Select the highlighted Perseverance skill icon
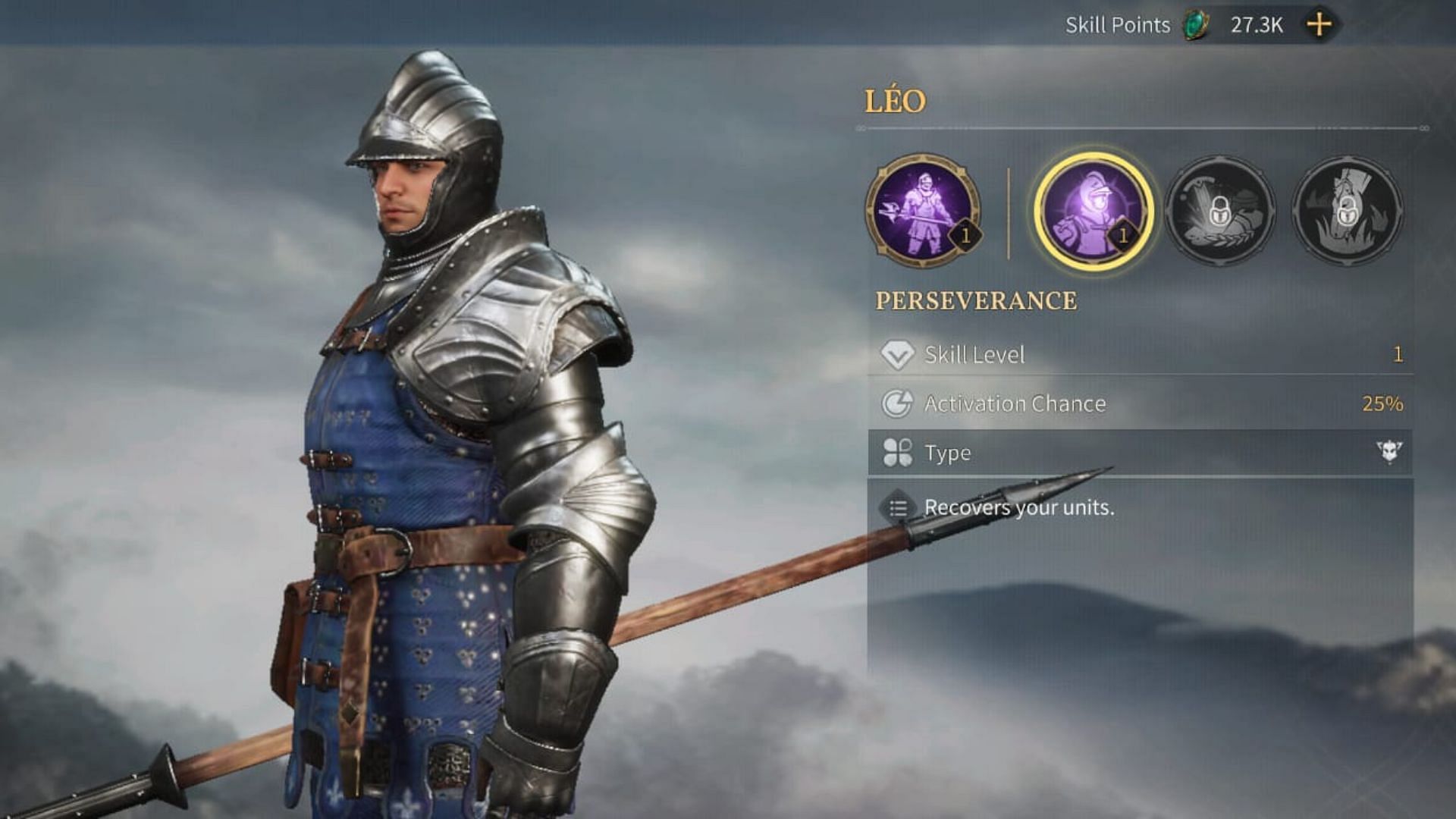Screen dimensions: 1456x819 (1094, 211)
